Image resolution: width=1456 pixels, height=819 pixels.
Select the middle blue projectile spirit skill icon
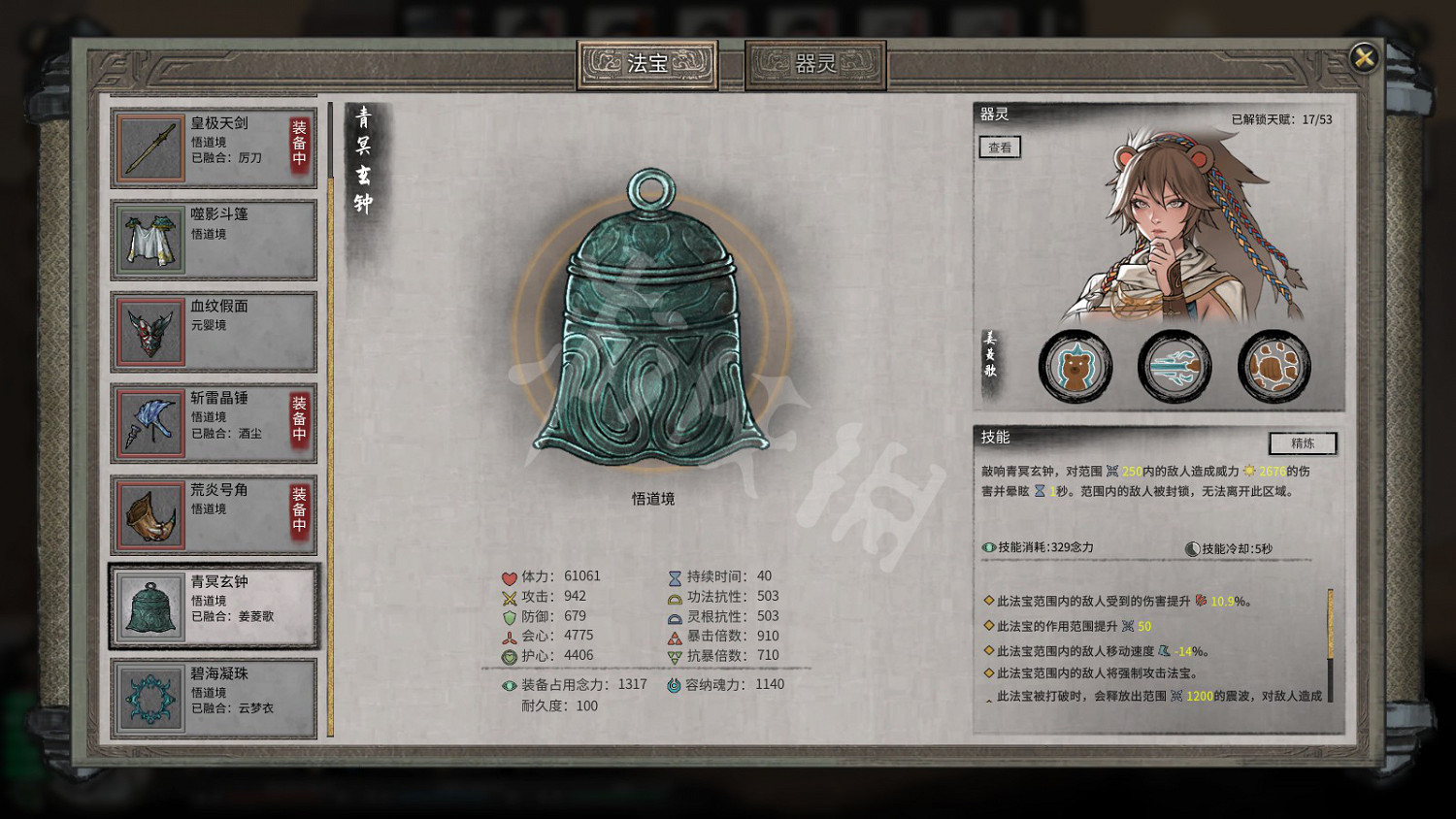[x=1175, y=366]
